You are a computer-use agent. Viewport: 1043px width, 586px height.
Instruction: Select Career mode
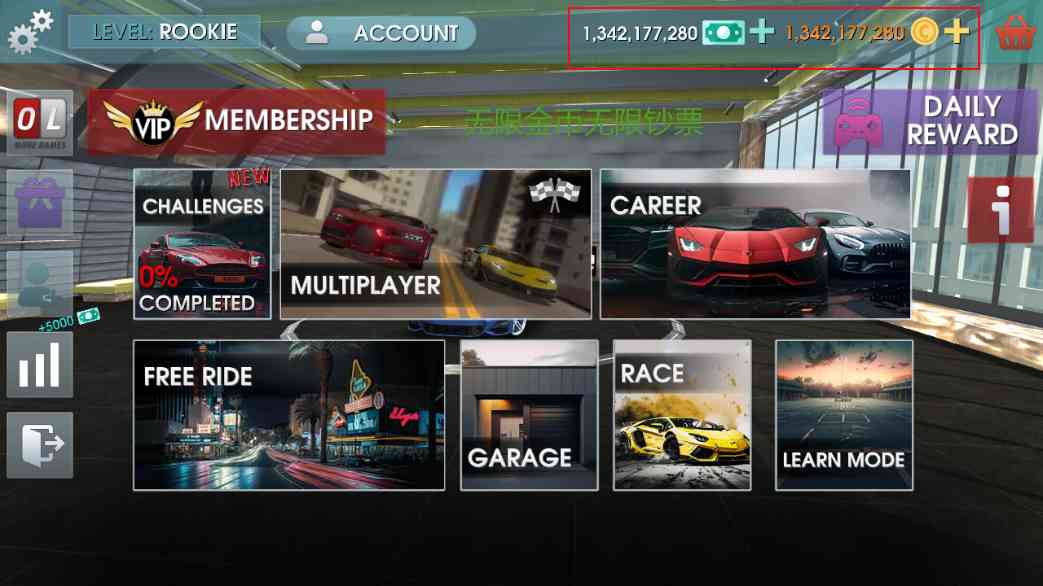(755, 244)
